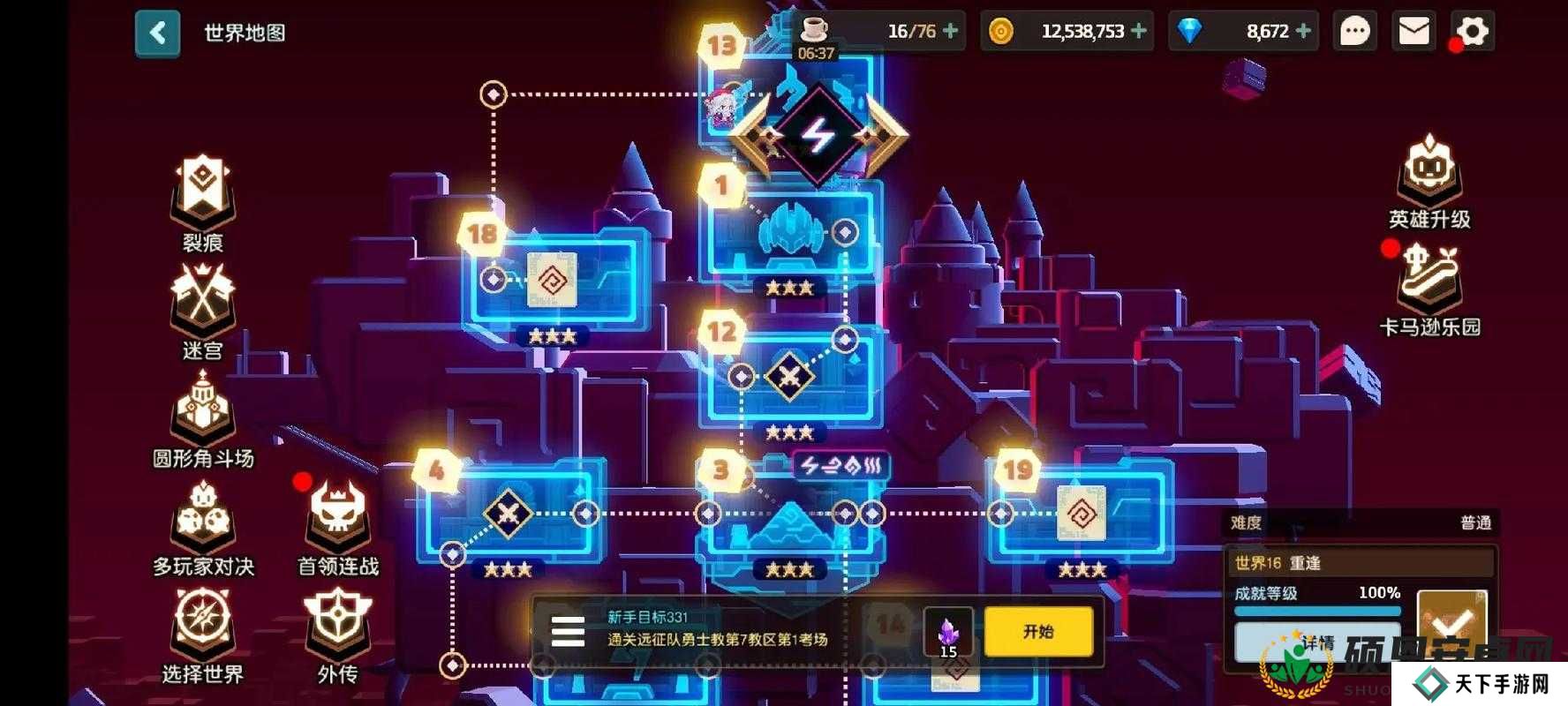Open the chat messages icon
The width and height of the screenshot is (1568, 706).
1353,31
